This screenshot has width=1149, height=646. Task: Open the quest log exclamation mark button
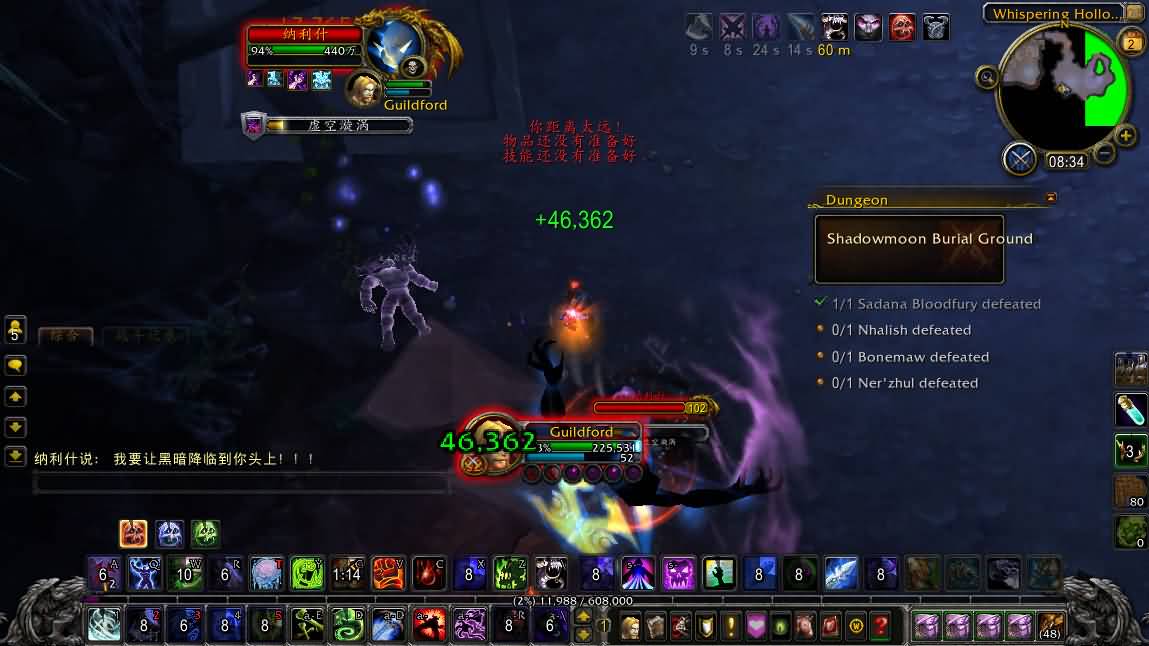click(731, 627)
